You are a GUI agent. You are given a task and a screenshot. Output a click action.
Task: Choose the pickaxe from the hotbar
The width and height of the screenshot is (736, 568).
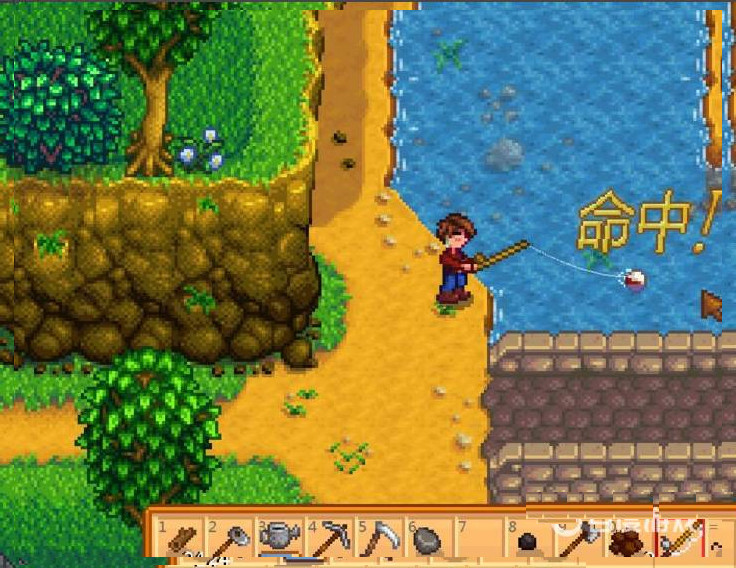tap(328, 540)
